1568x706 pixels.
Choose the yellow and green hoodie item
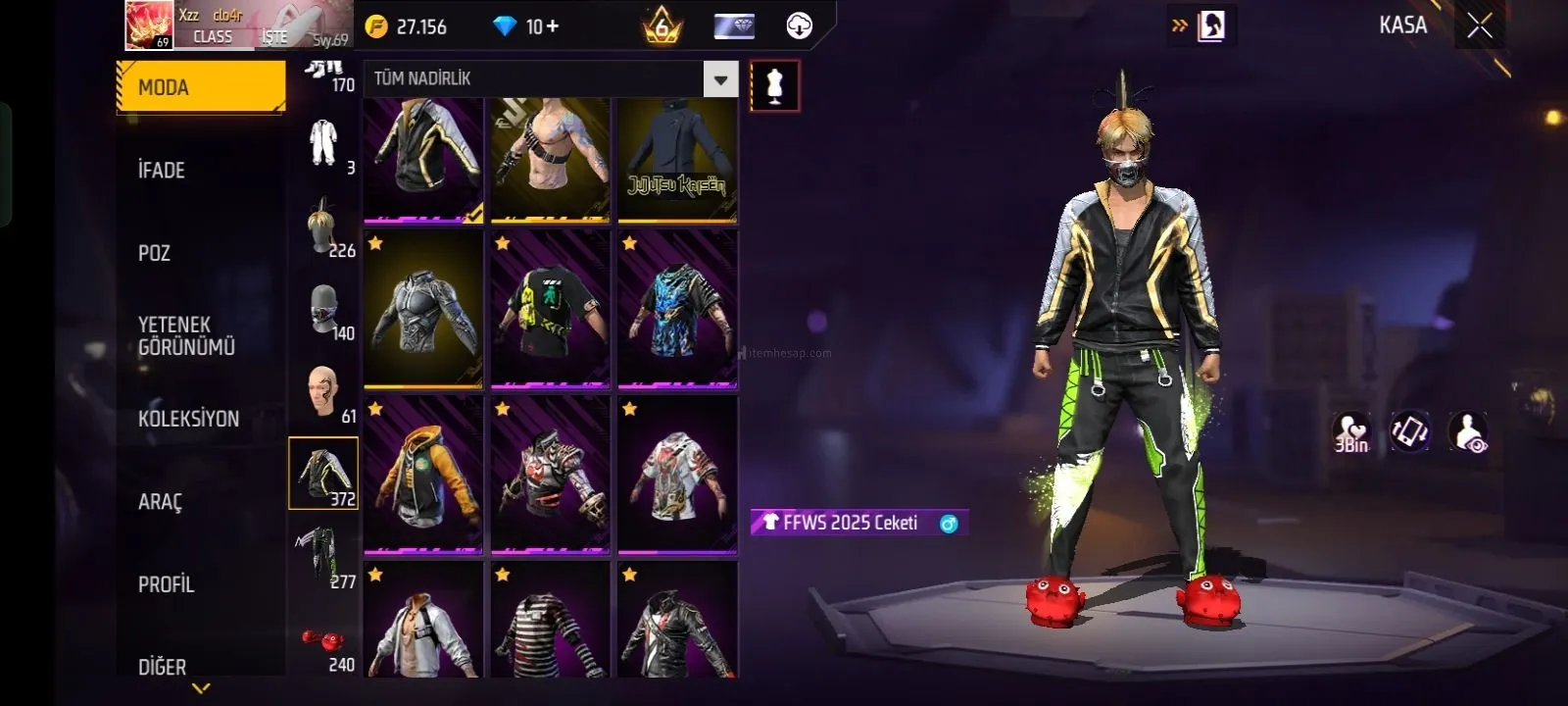point(423,475)
